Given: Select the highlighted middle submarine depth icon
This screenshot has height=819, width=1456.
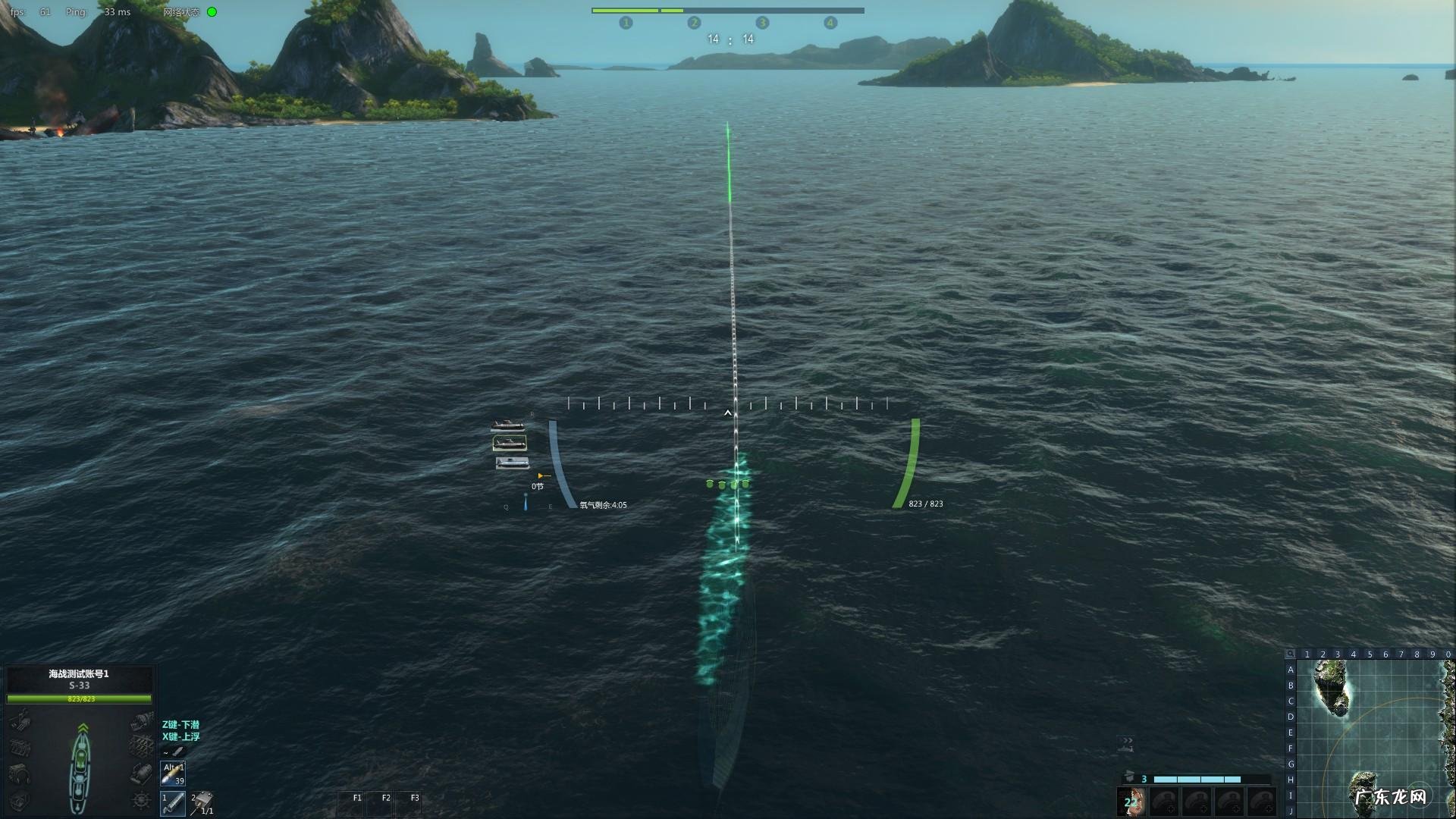Looking at the screenshot, I should [x=510, y=443].
